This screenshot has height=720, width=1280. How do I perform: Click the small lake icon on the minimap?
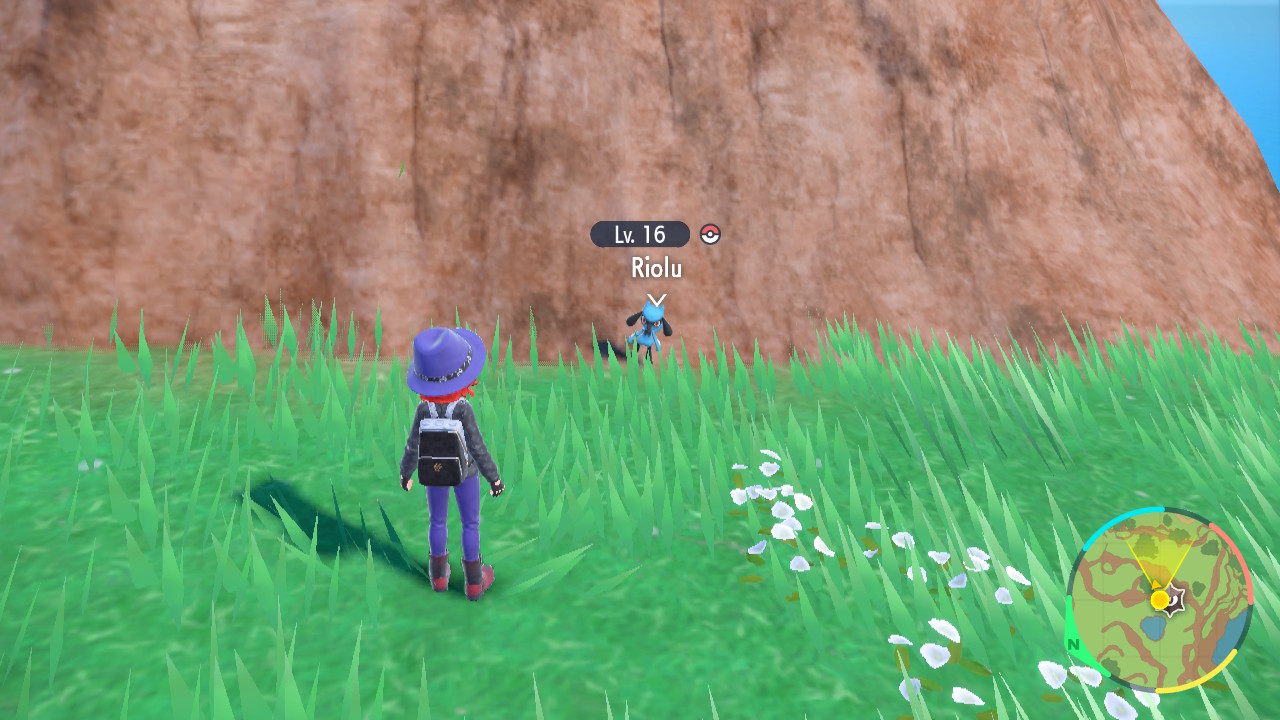click(1153, 628)
